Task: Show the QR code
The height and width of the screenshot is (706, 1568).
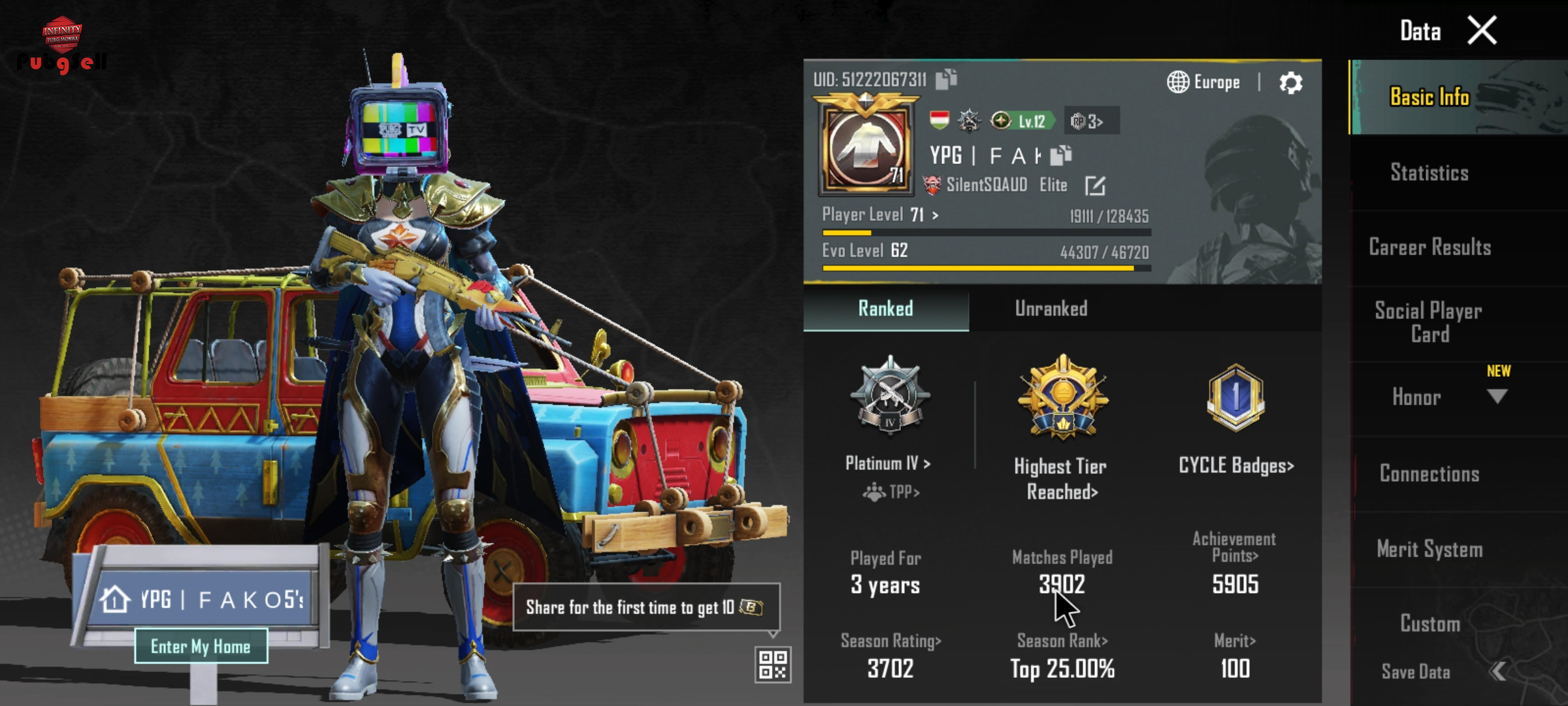Action: point(773,665)
